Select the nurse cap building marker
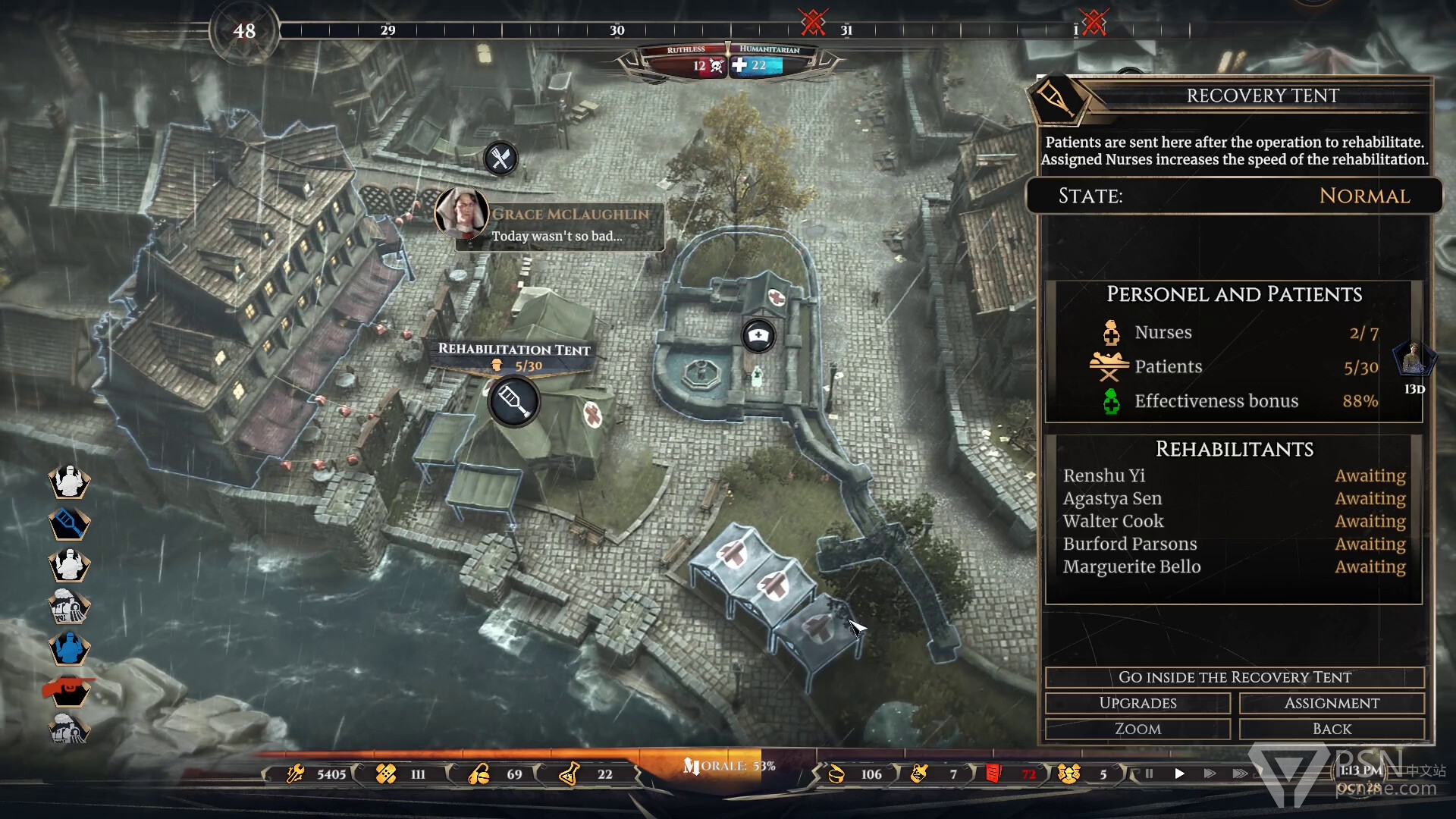This screenshot has width=1456, height=819. [x=758, y=335]
